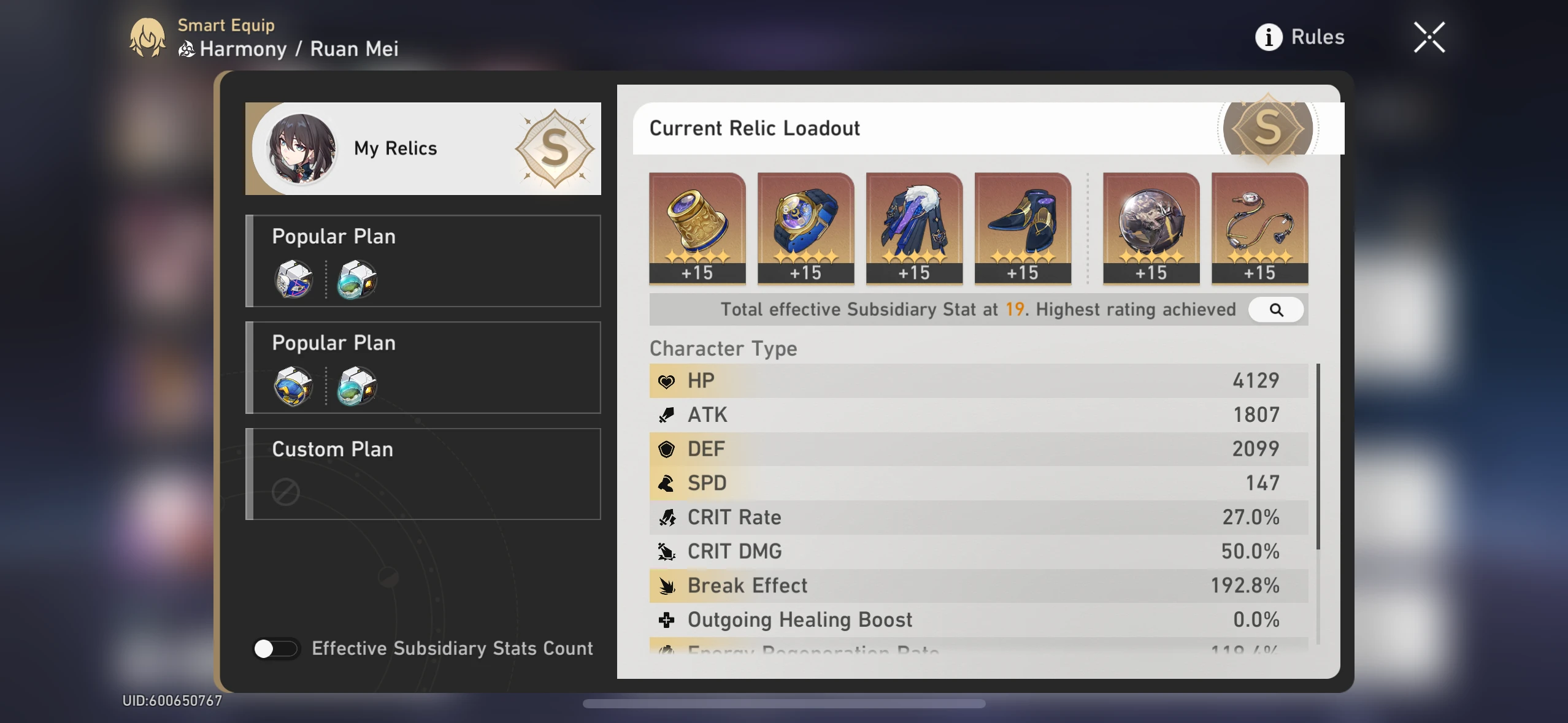Select the link rope relic at the far right
The width and height of the screenshot is (1568, 723).
click(x=1259, y=227)
